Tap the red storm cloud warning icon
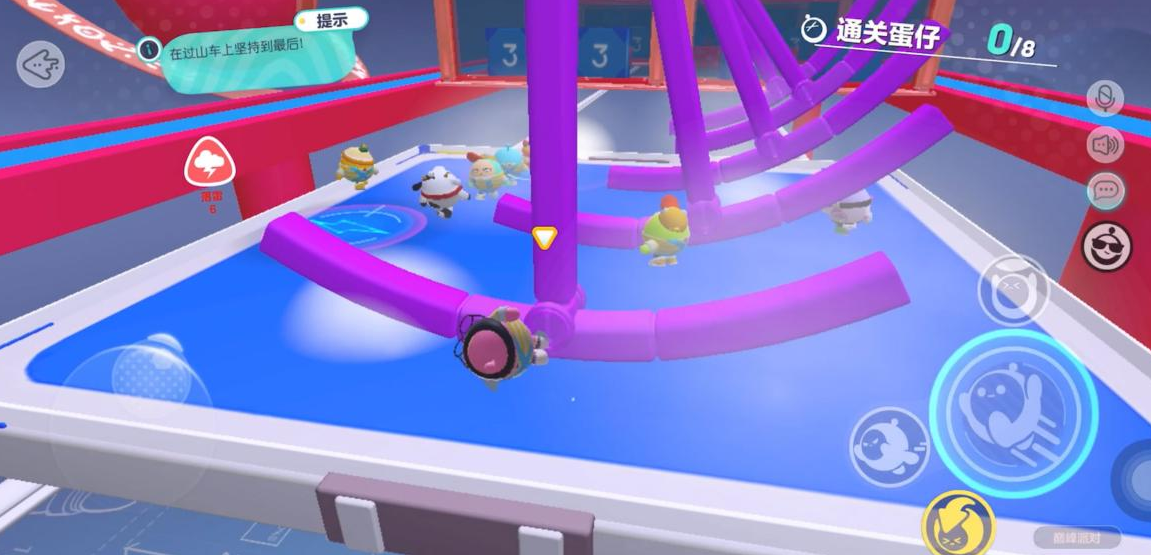 point(210,164)
